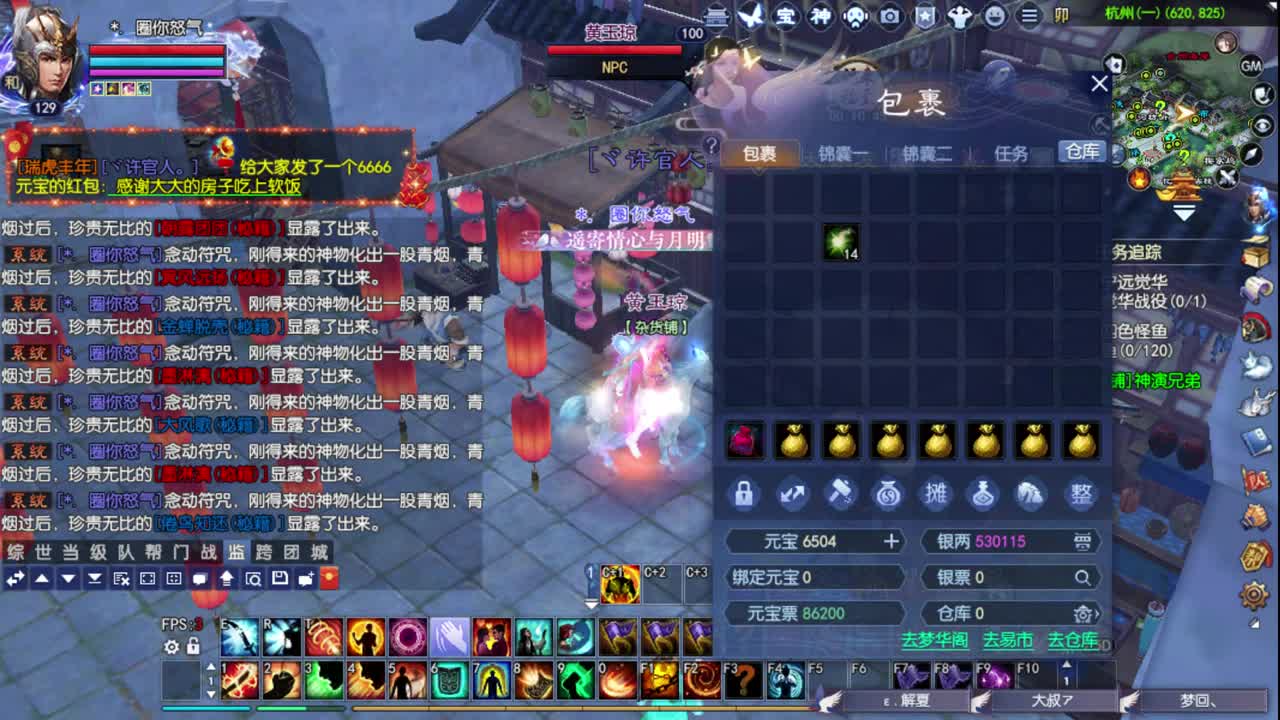
Task: Click the 宝 treasure icon at the top
Action: coord(788,15)
